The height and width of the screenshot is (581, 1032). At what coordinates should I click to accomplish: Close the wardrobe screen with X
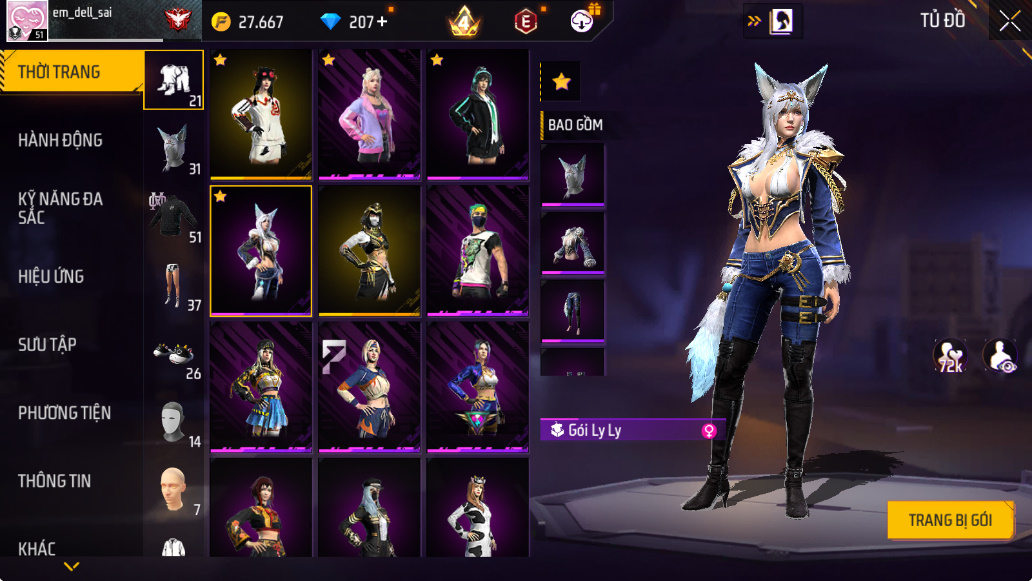[1009, 21]
